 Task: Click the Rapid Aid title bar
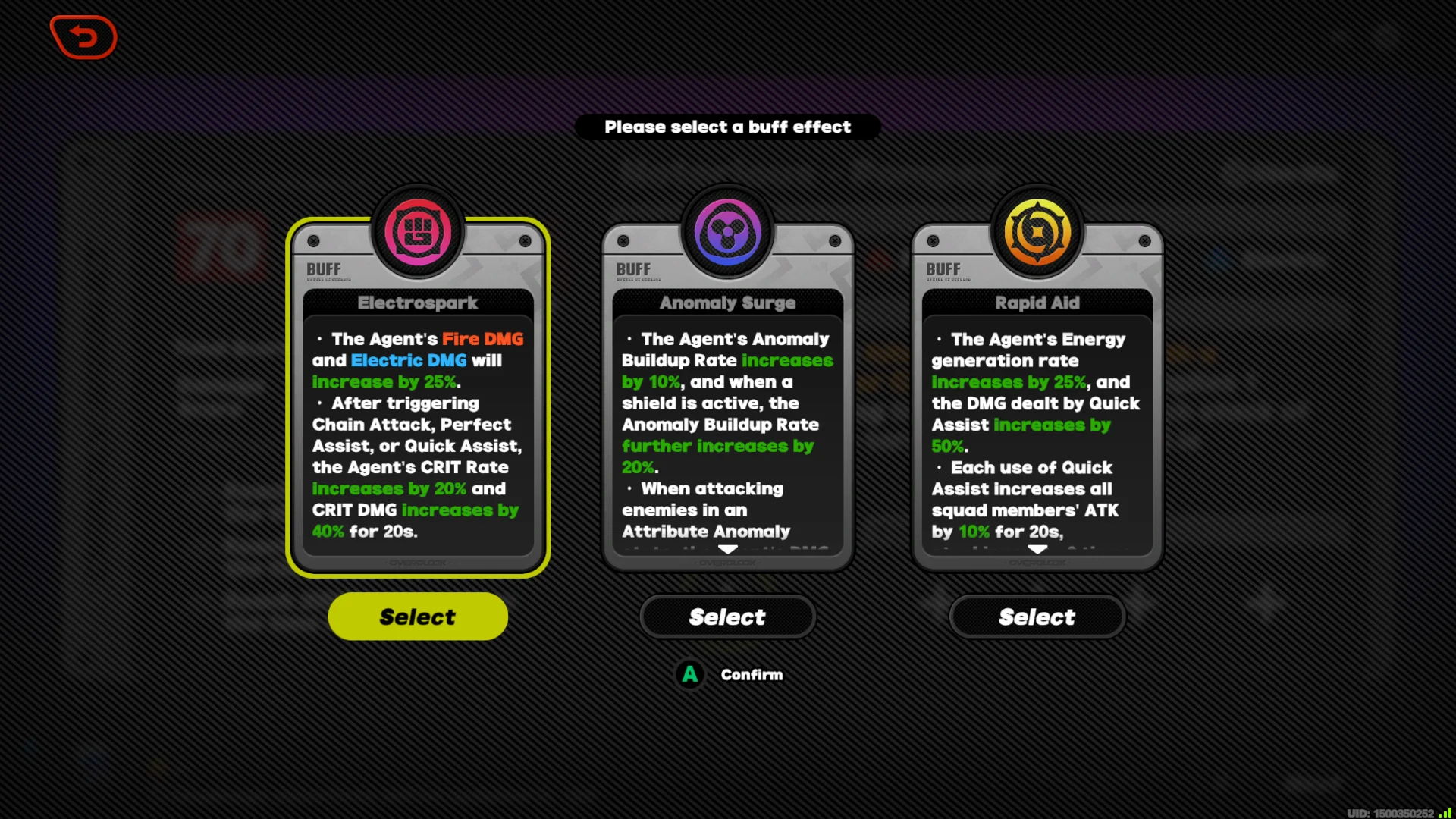pos(1038,303)
